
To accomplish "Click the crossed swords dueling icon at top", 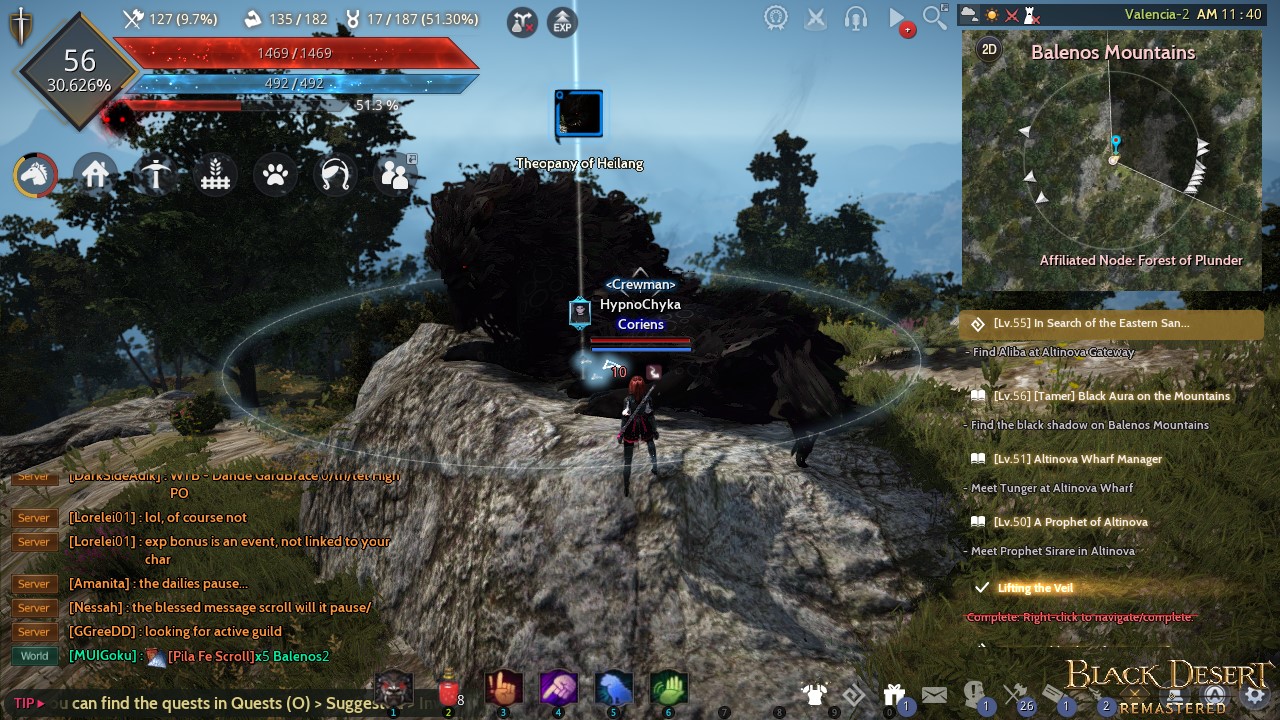I will [815, 17].
